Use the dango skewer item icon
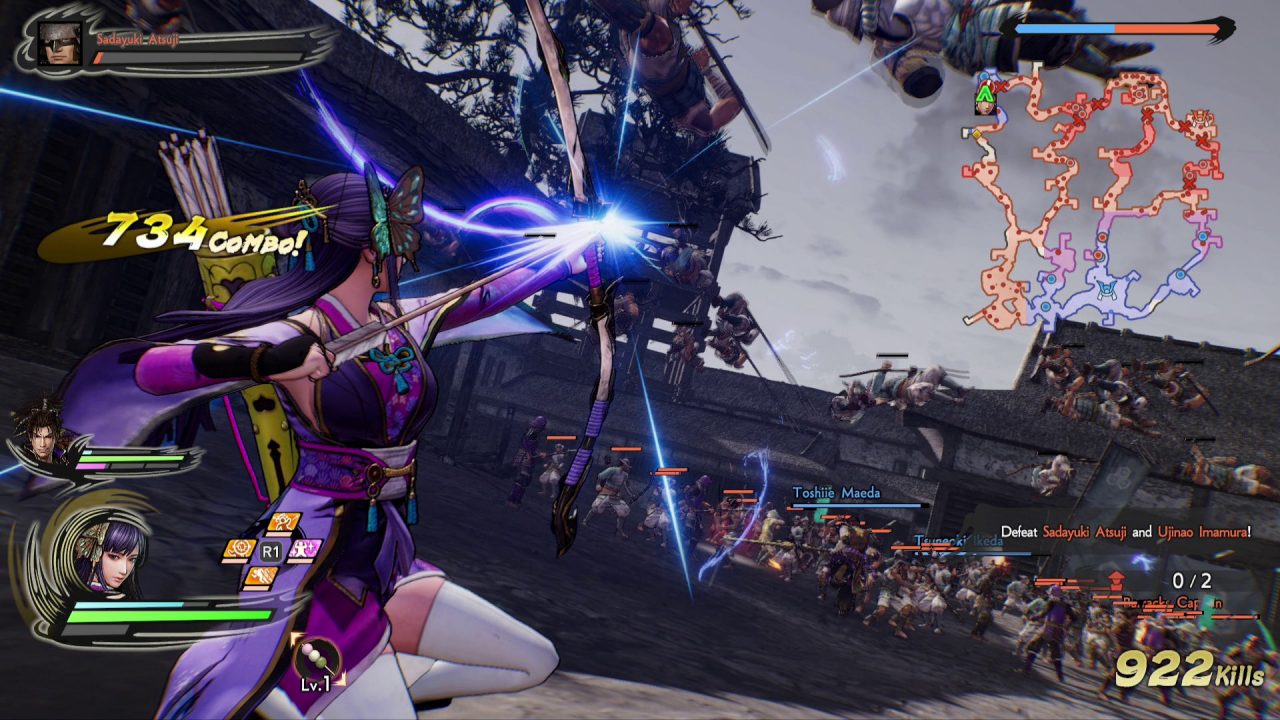Screen dimensions: 1280x720 point(317,660)
